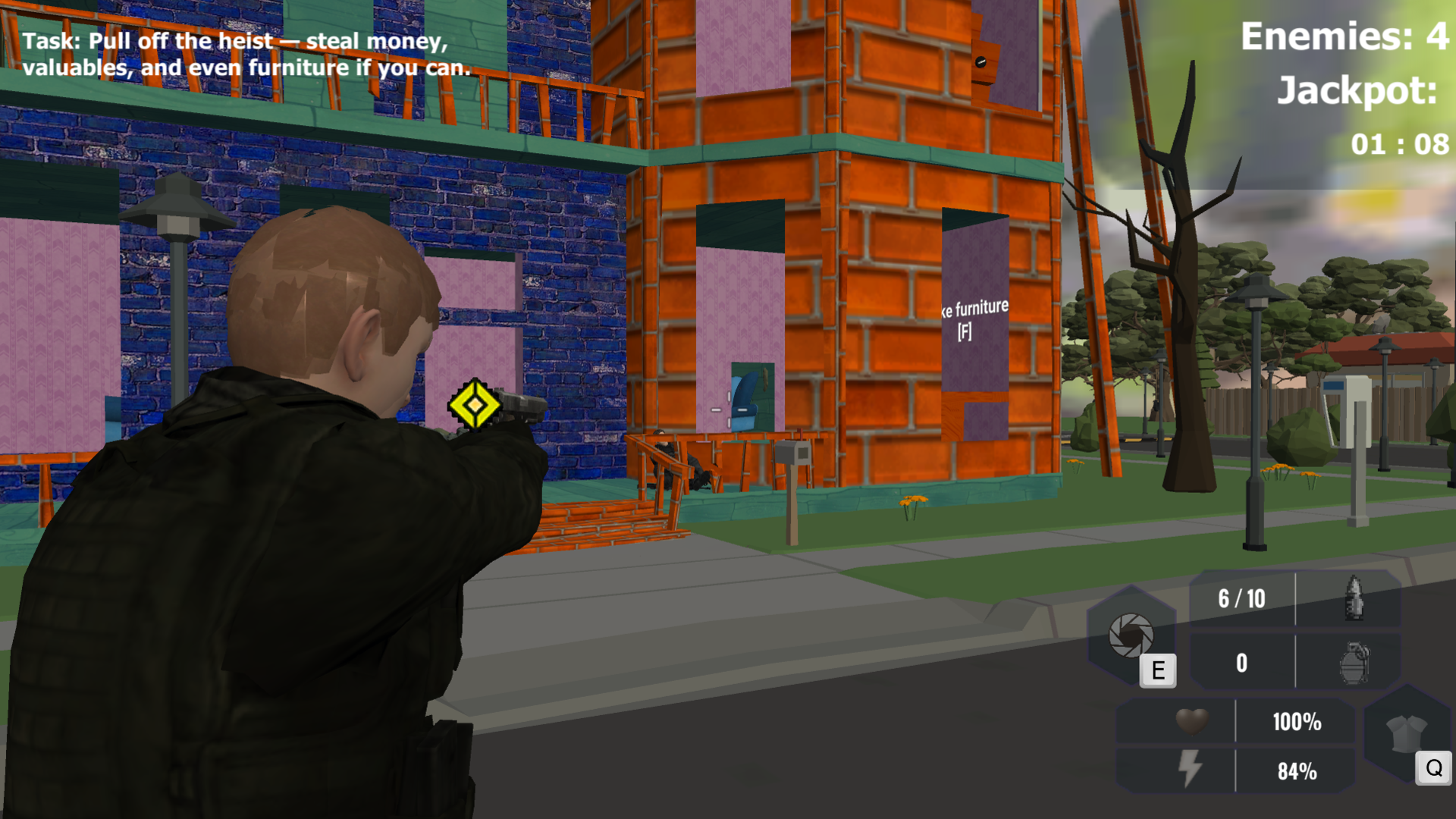Expand the ammo counter panel showing 6/10
Viewport: 1456px width, 819px height.
pyautogui.click(x=1241, y=598)
